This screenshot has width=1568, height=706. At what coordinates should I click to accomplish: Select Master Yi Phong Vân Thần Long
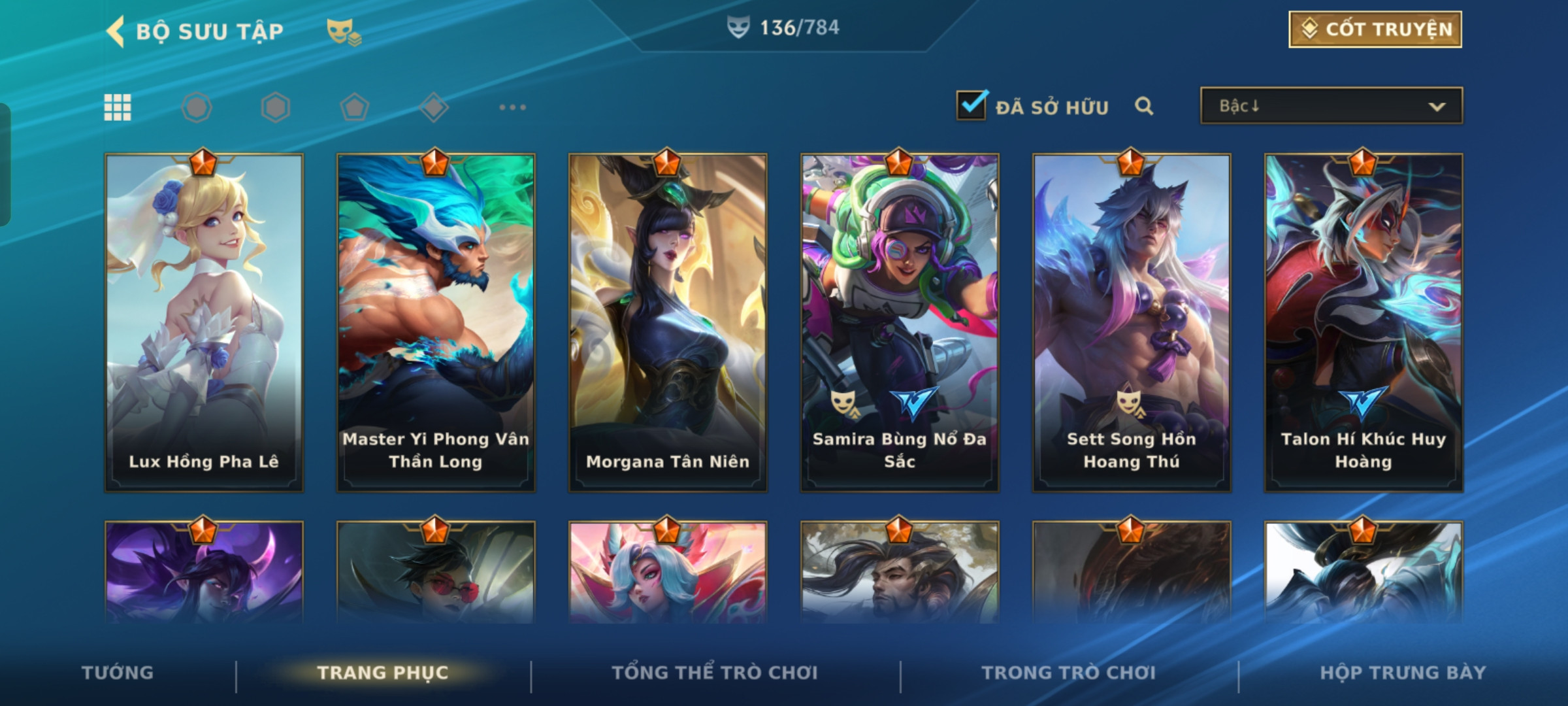click(436, 322)
